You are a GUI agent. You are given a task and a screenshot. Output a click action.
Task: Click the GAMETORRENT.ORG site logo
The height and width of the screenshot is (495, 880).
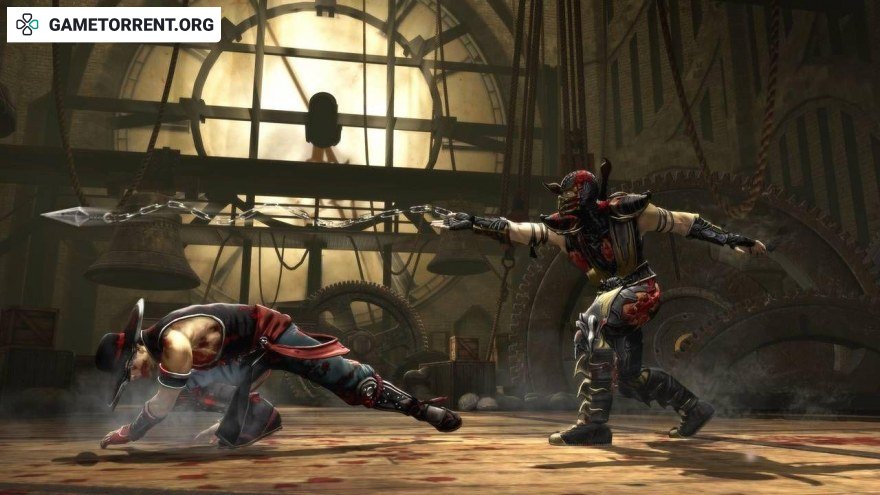(114, 25)
